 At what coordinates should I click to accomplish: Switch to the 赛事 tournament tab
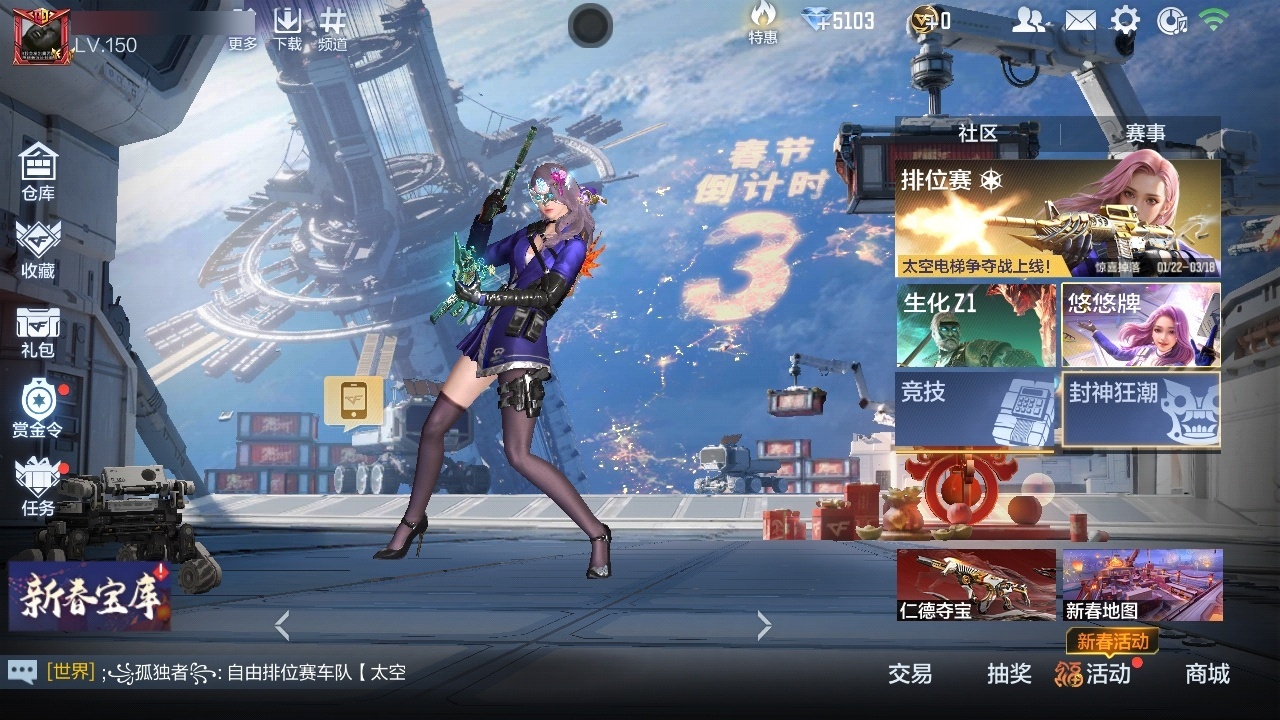click(x=1145, y=133)
